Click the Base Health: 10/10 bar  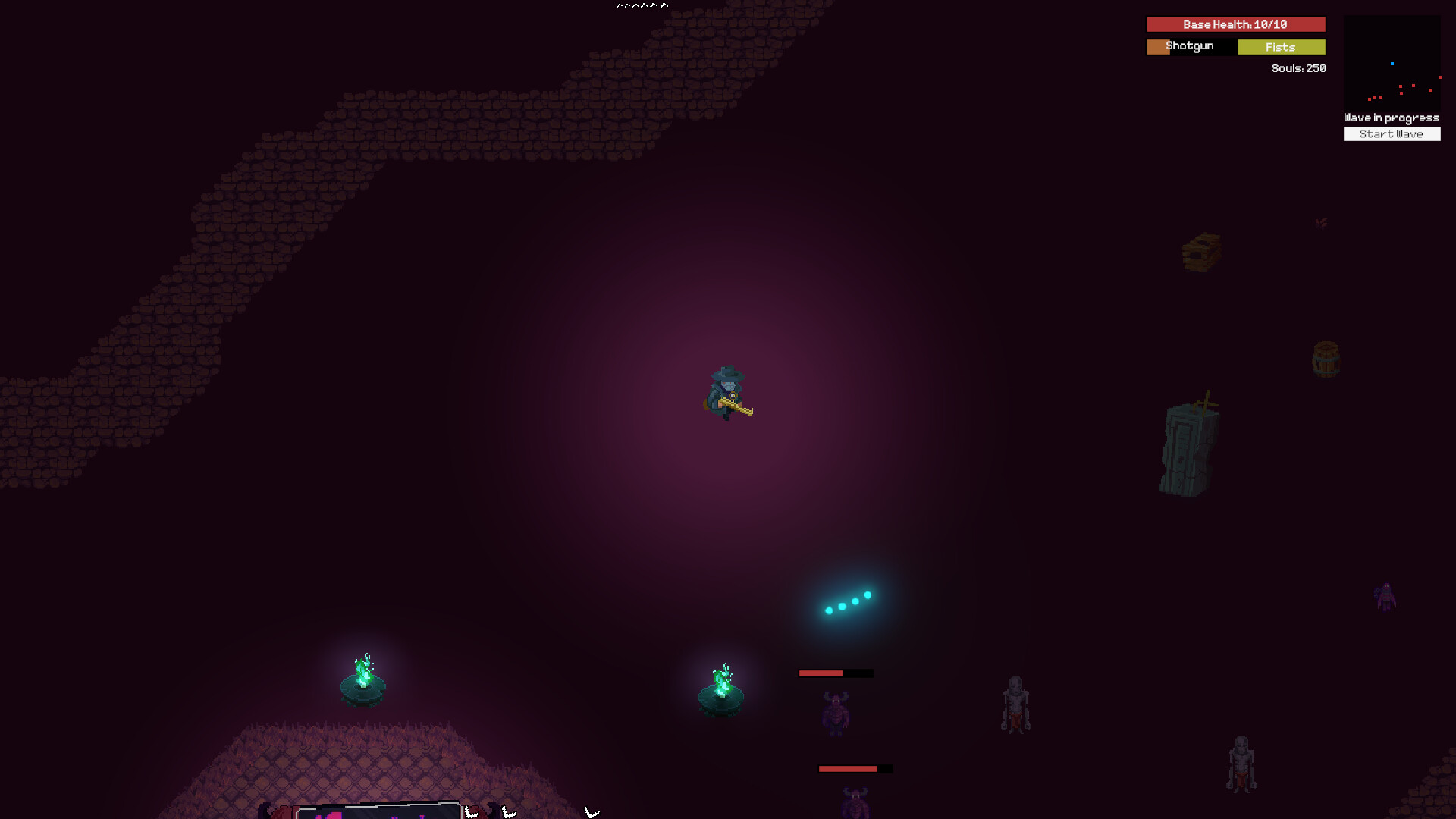coord(1235,24)
